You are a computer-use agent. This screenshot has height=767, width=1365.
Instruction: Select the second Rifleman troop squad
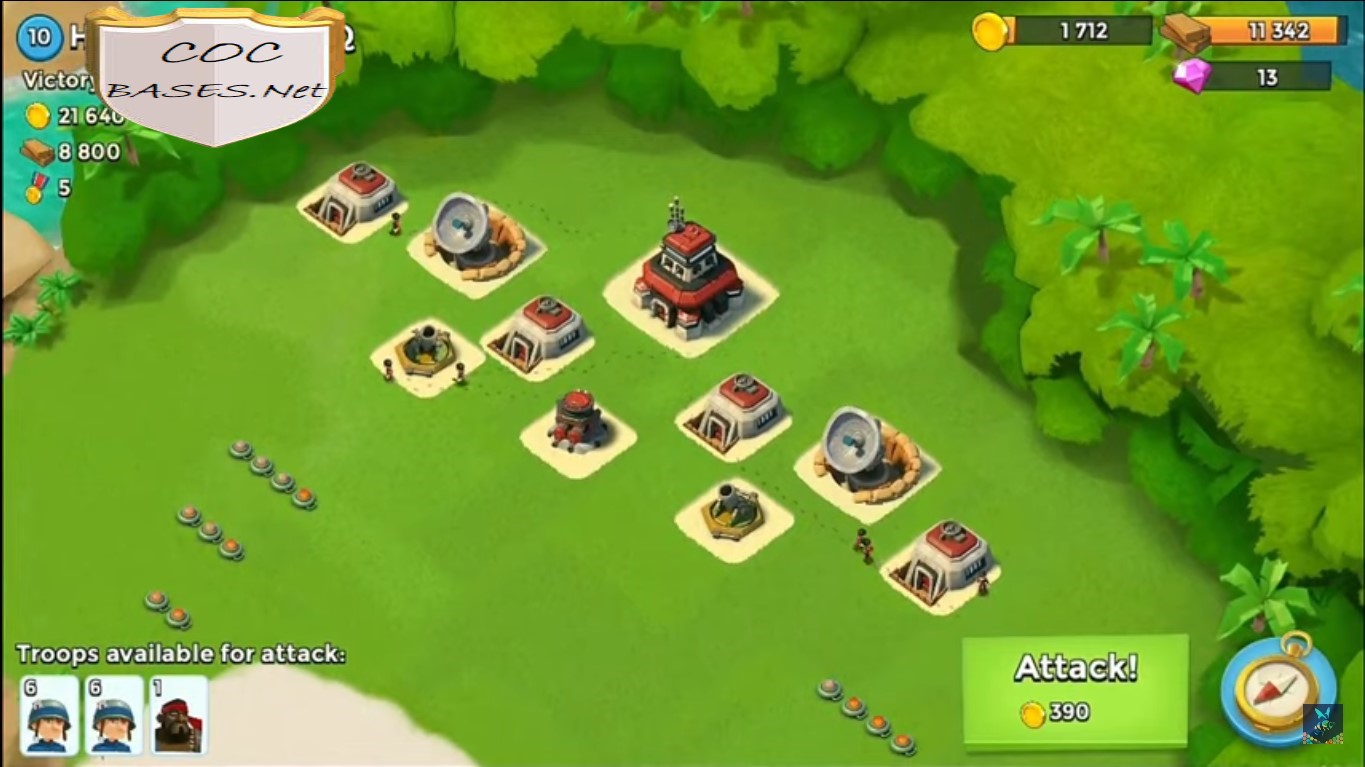pos(112,717)
